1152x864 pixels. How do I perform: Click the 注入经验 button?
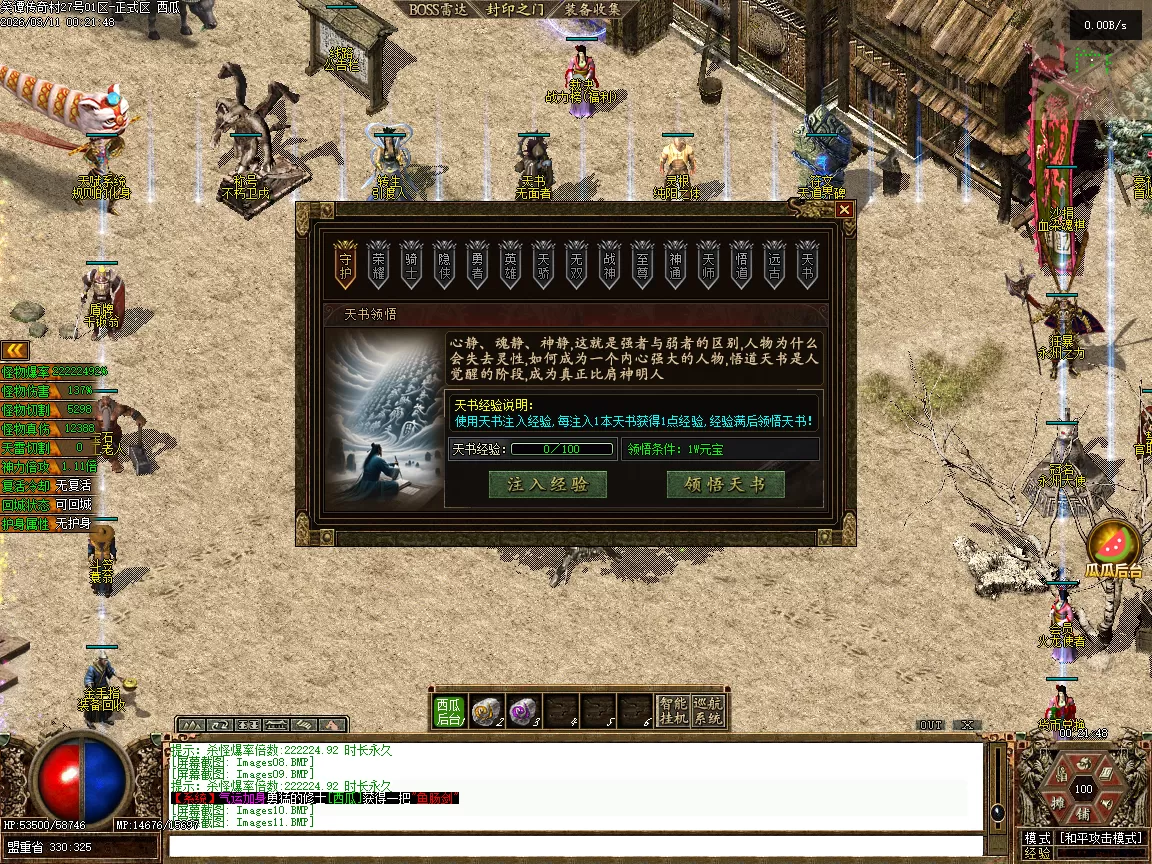(547, 485)
